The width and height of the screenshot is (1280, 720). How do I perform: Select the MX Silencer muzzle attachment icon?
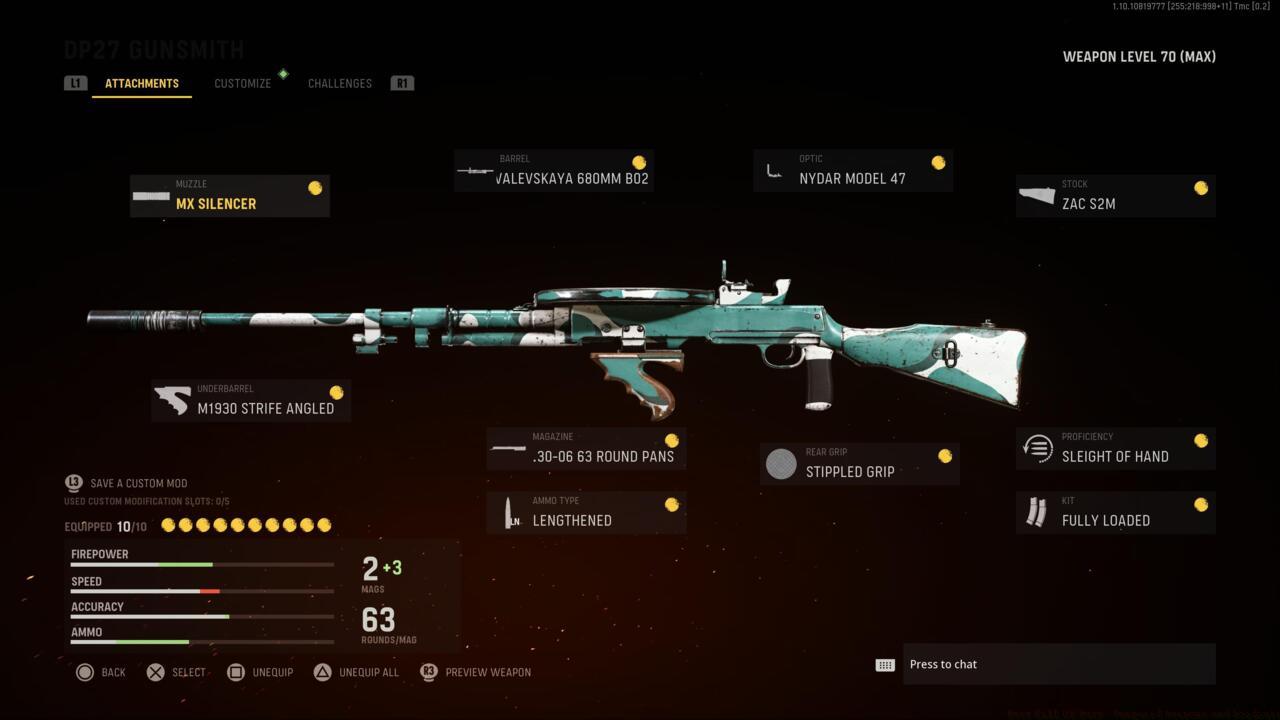(x=152, y=195)
